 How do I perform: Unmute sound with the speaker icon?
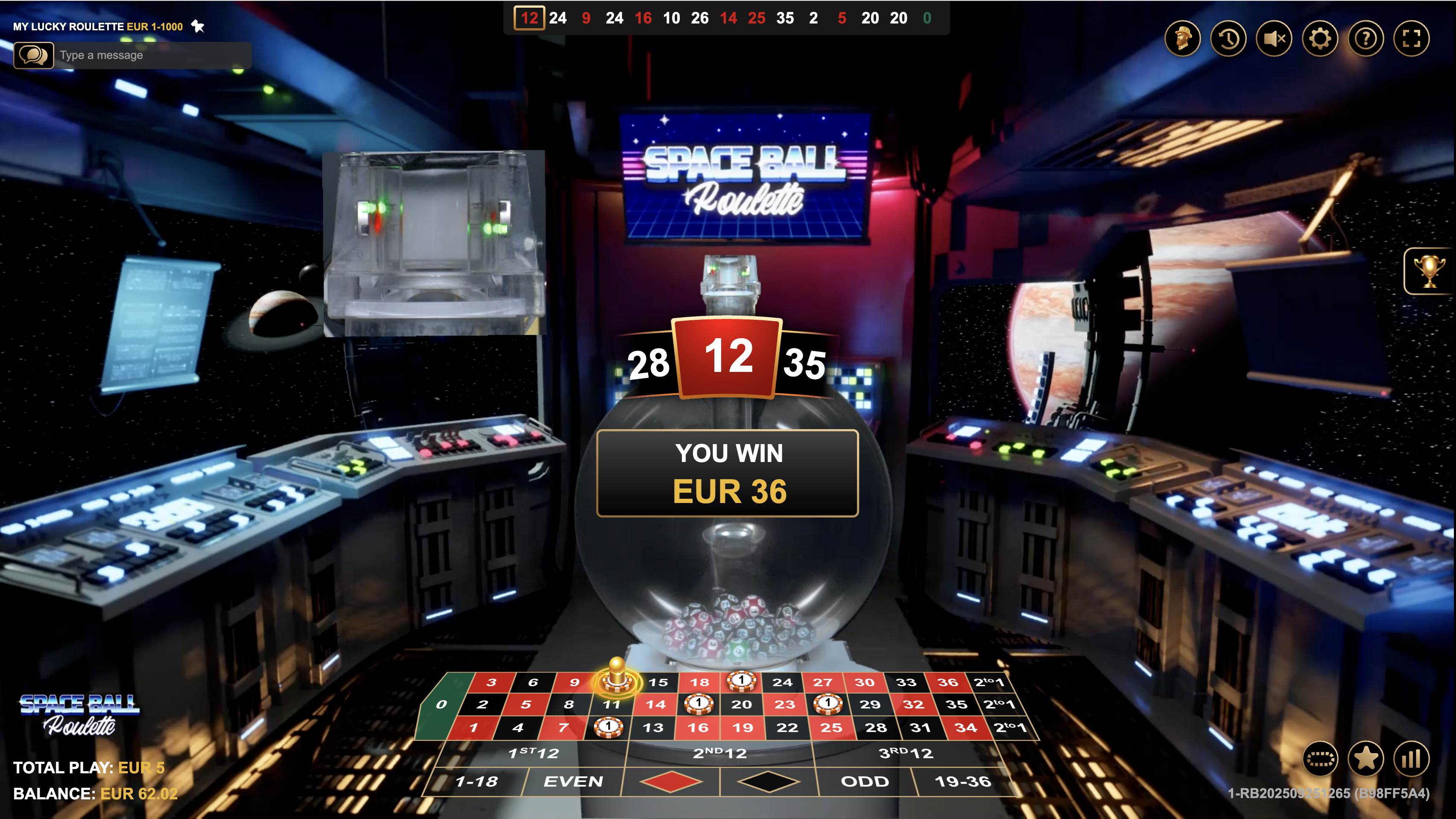[x=1274, y=38]
